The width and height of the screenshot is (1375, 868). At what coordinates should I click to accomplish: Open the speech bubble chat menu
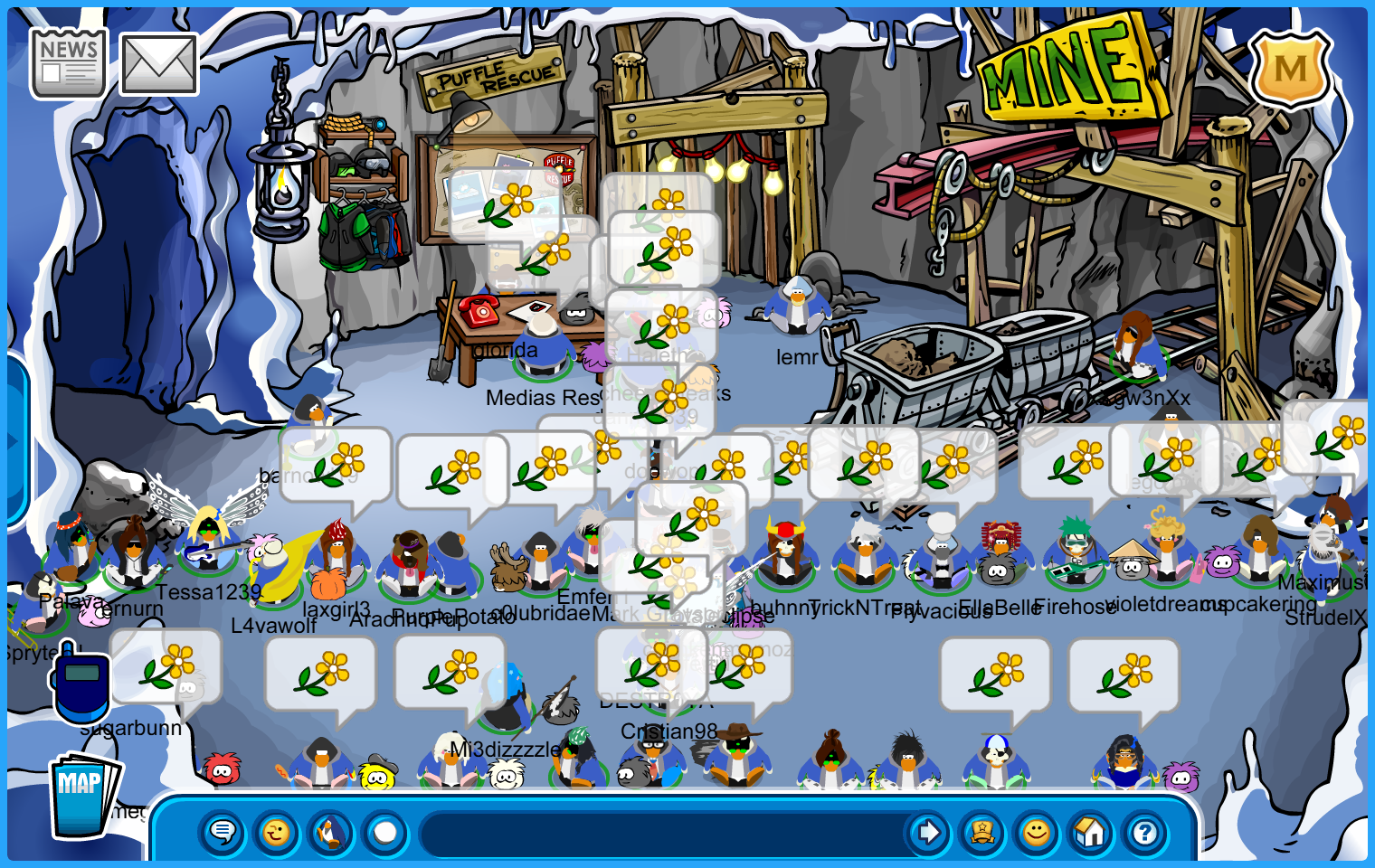pos(223,832)
